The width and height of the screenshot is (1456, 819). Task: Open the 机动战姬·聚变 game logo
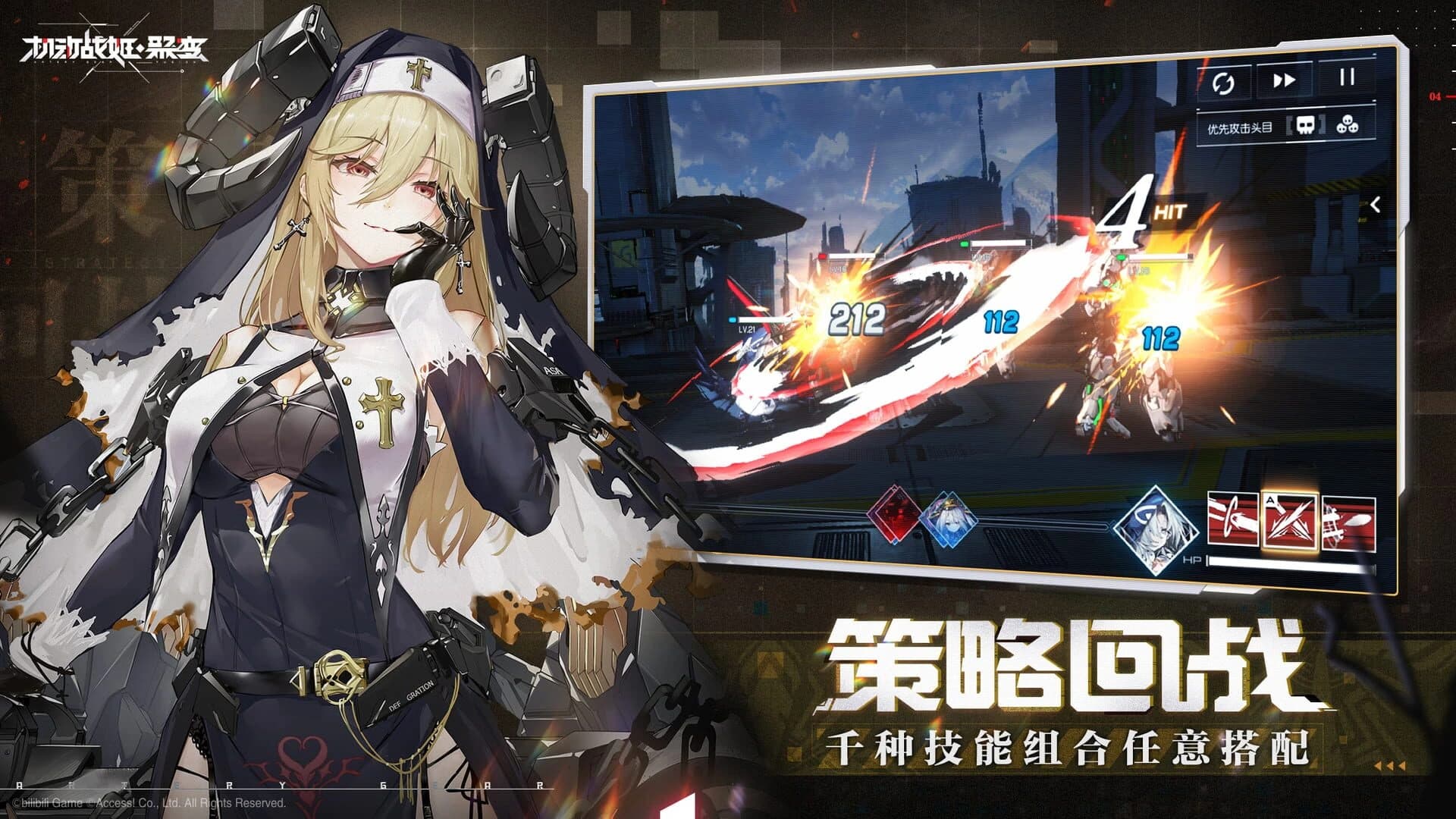pyautogui.click(x=114, y=47)
